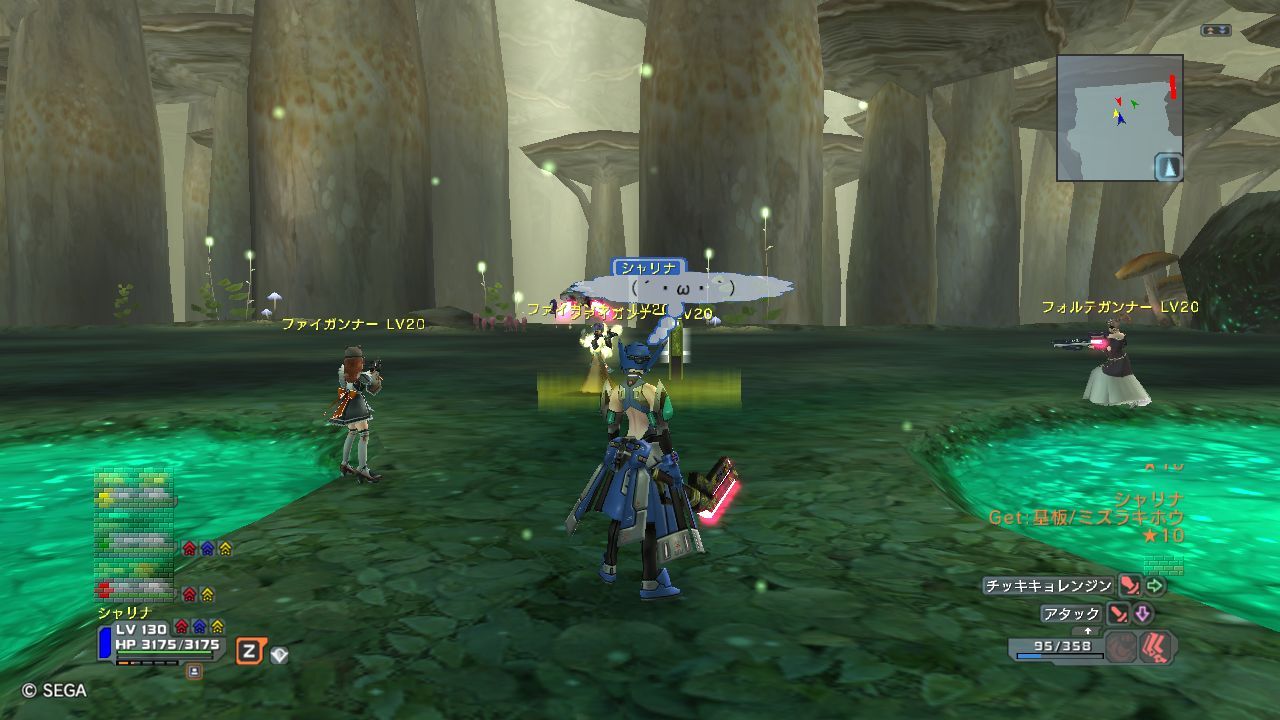Screen dimensions: 1280x720
Task: Click the small double-arrow indicator above the minimap
Action: point(1214,31)
